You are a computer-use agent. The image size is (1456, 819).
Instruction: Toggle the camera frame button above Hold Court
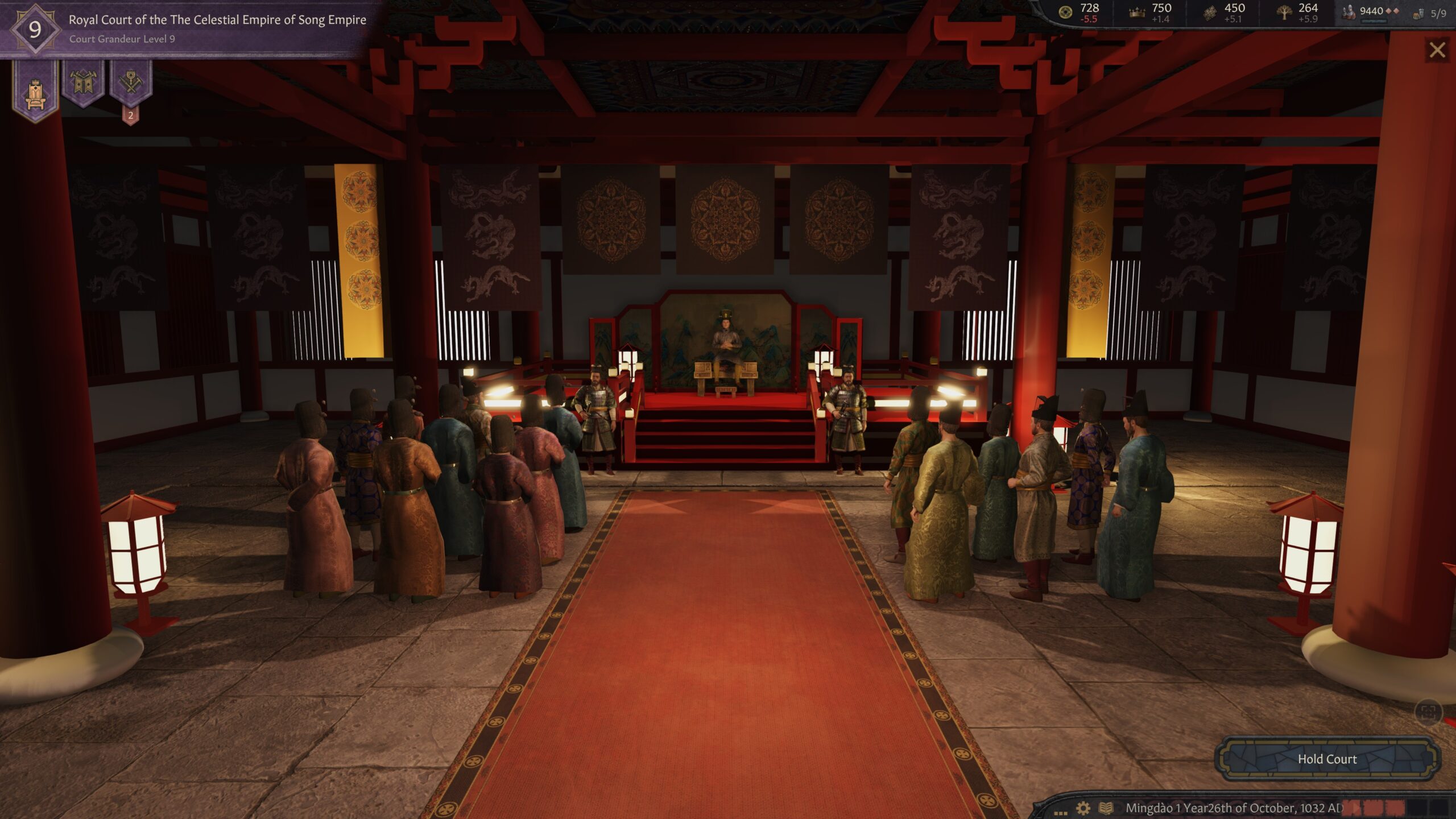coord(1428,712)
